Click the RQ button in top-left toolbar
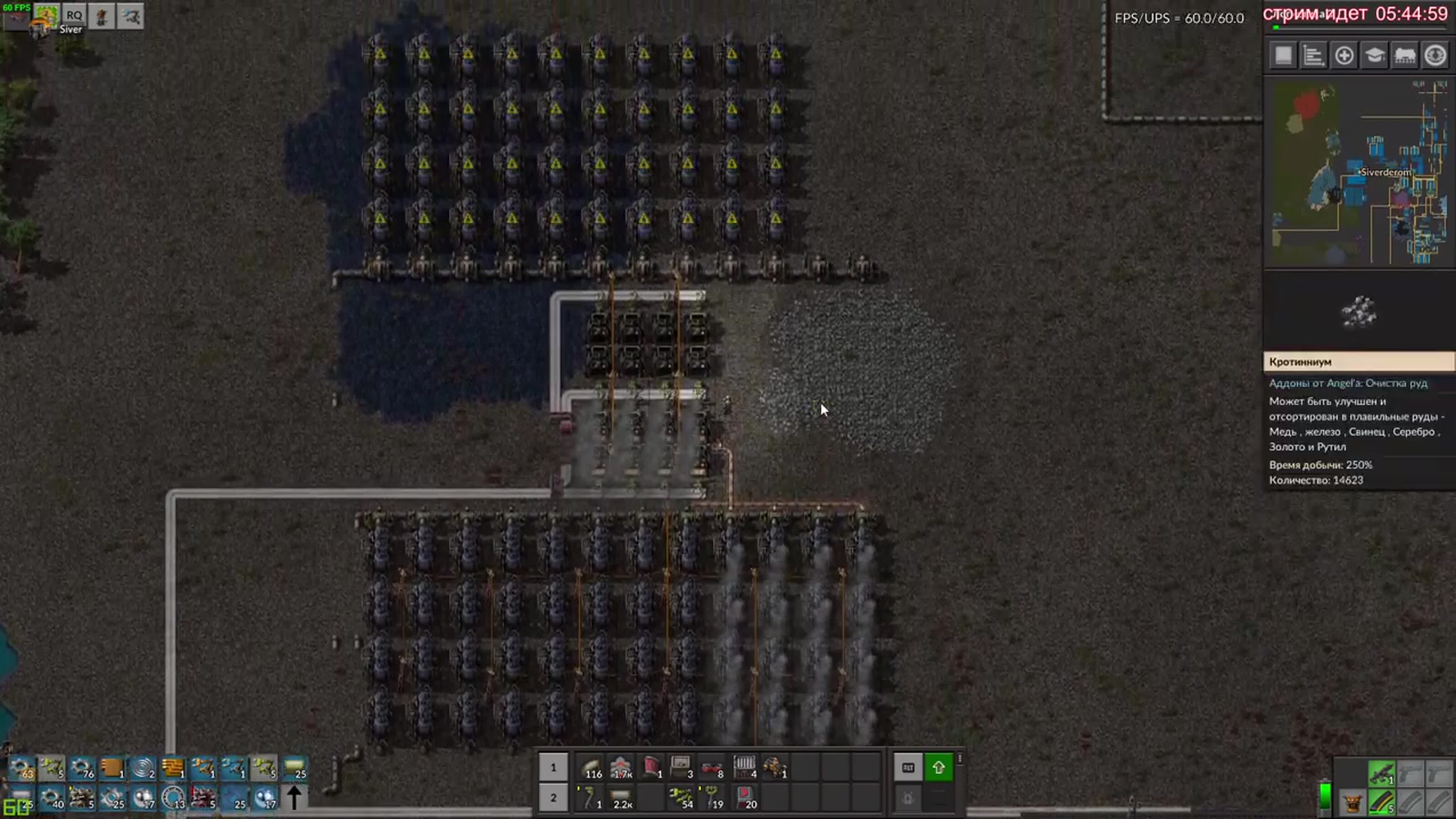Viewport: 1456px width, 819px height. [x=74, y=15]
